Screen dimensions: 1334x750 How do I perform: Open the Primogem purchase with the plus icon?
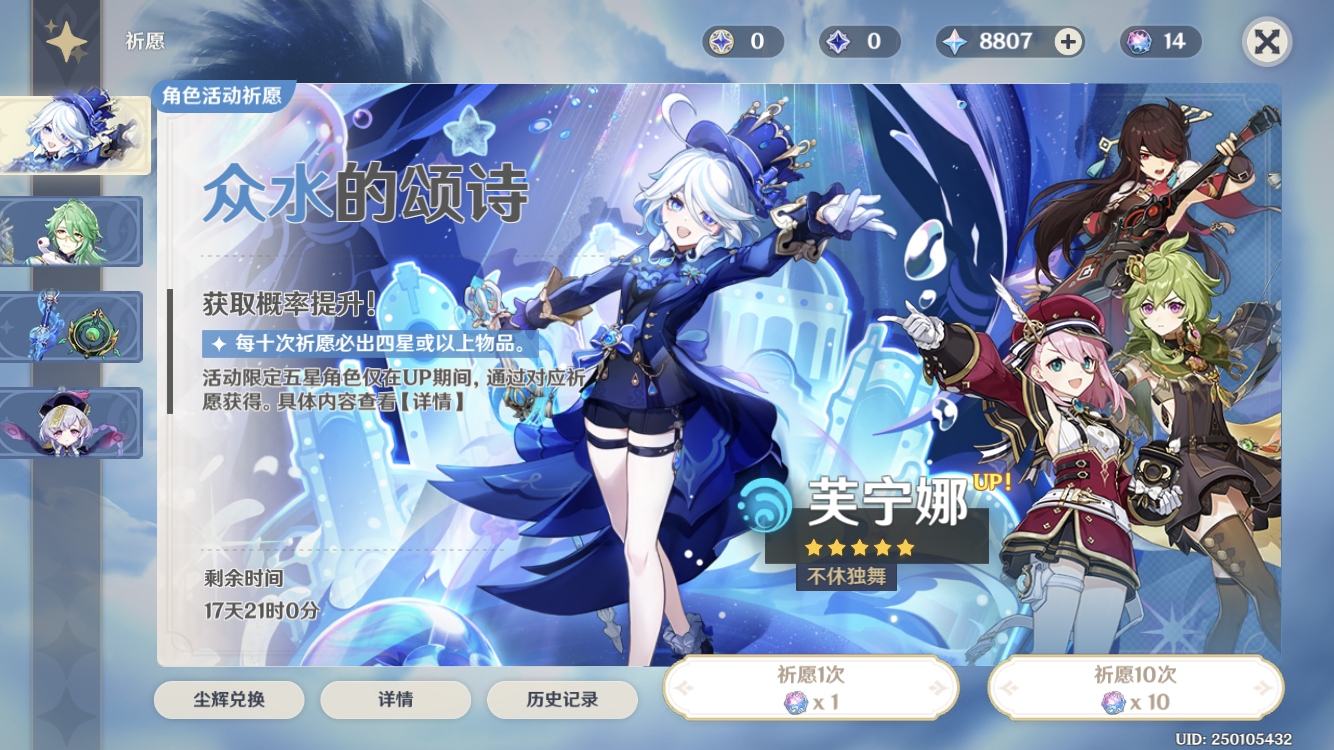pos(1067,41)
